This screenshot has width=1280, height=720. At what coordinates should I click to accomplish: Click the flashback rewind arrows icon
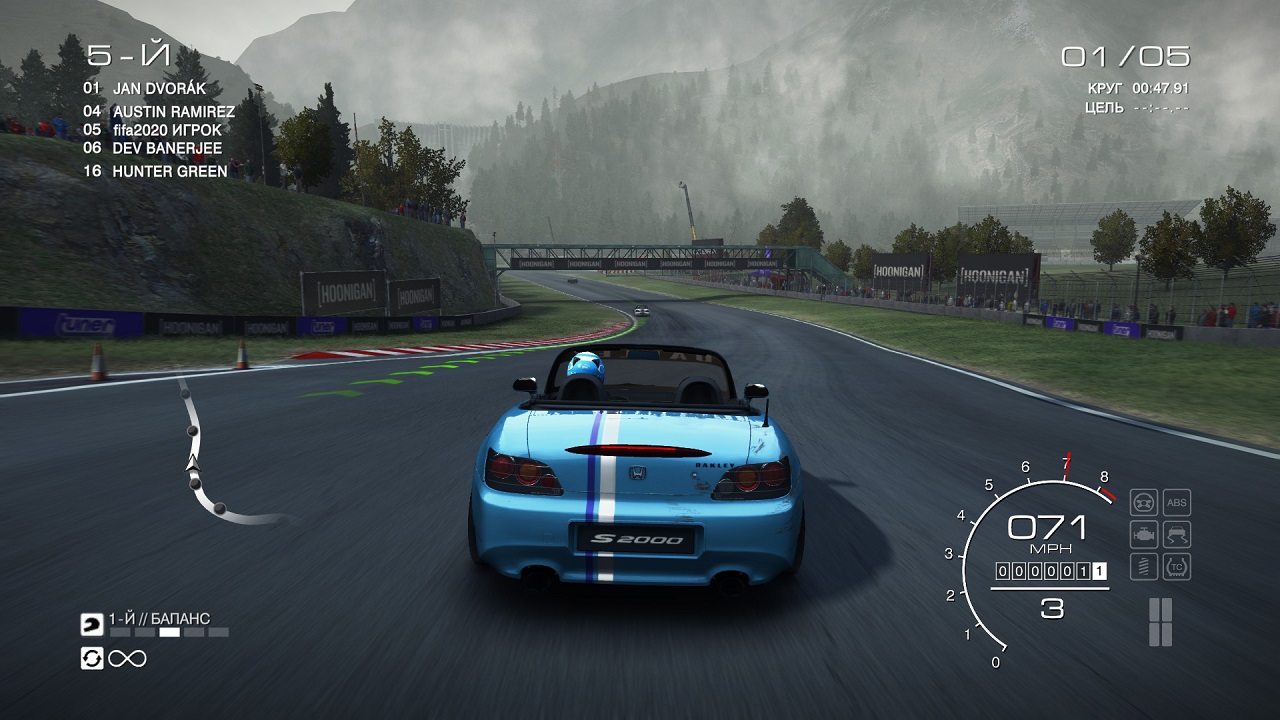(x=92, y=658)
